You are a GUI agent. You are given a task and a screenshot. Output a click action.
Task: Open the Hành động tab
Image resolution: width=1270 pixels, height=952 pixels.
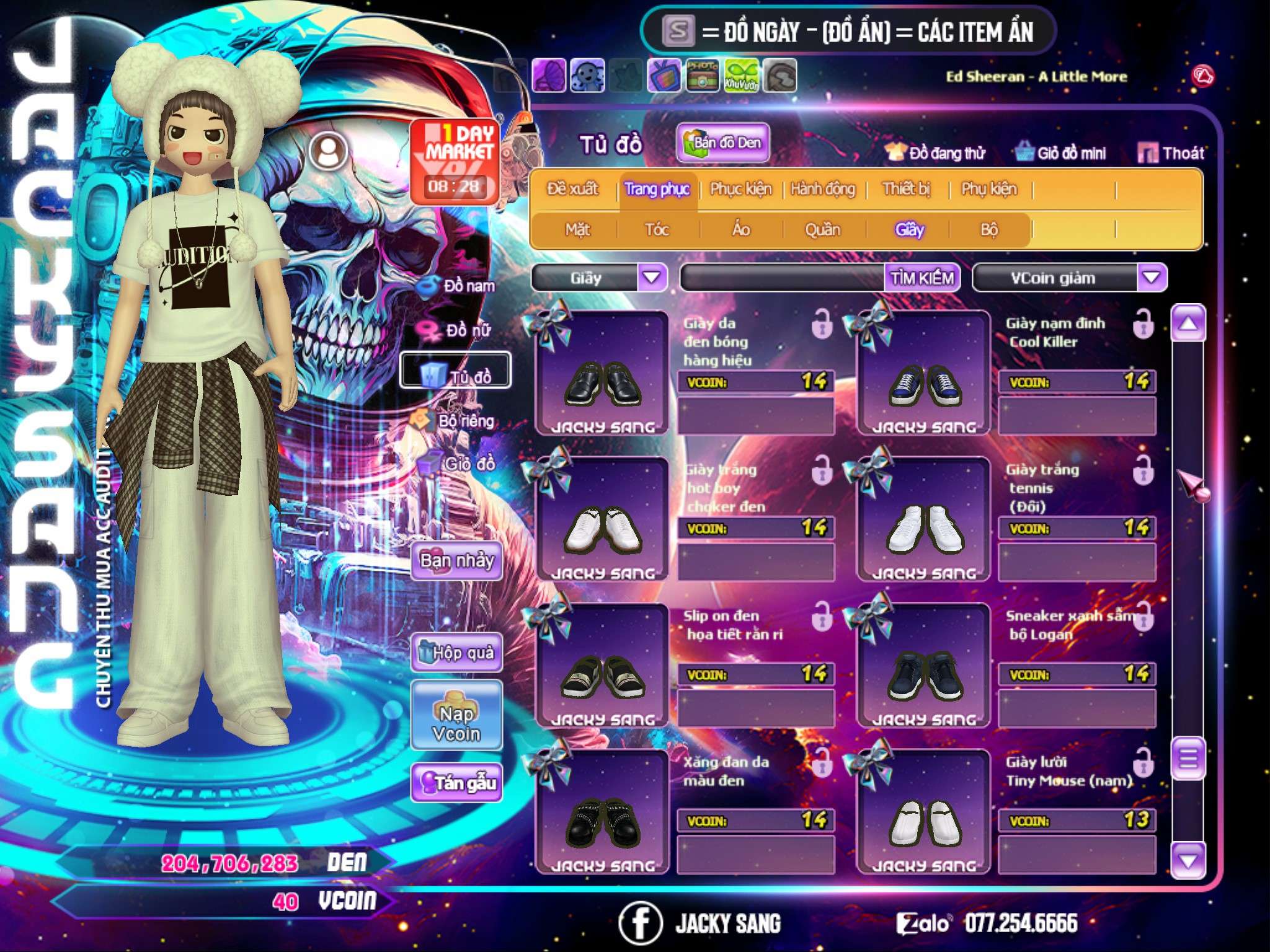click(822, 189)
